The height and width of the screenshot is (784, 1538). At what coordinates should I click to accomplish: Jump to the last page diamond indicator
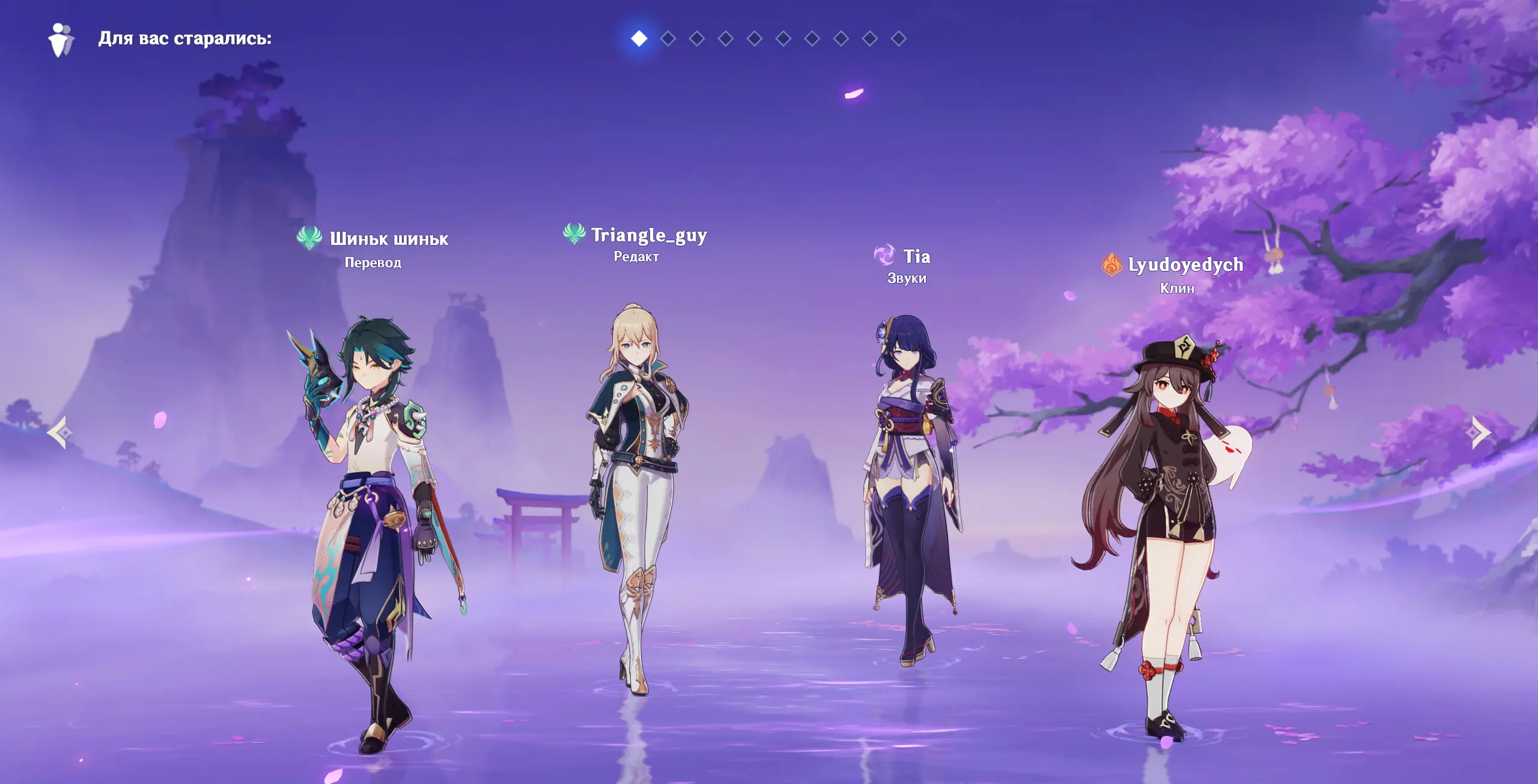point(899,39)
